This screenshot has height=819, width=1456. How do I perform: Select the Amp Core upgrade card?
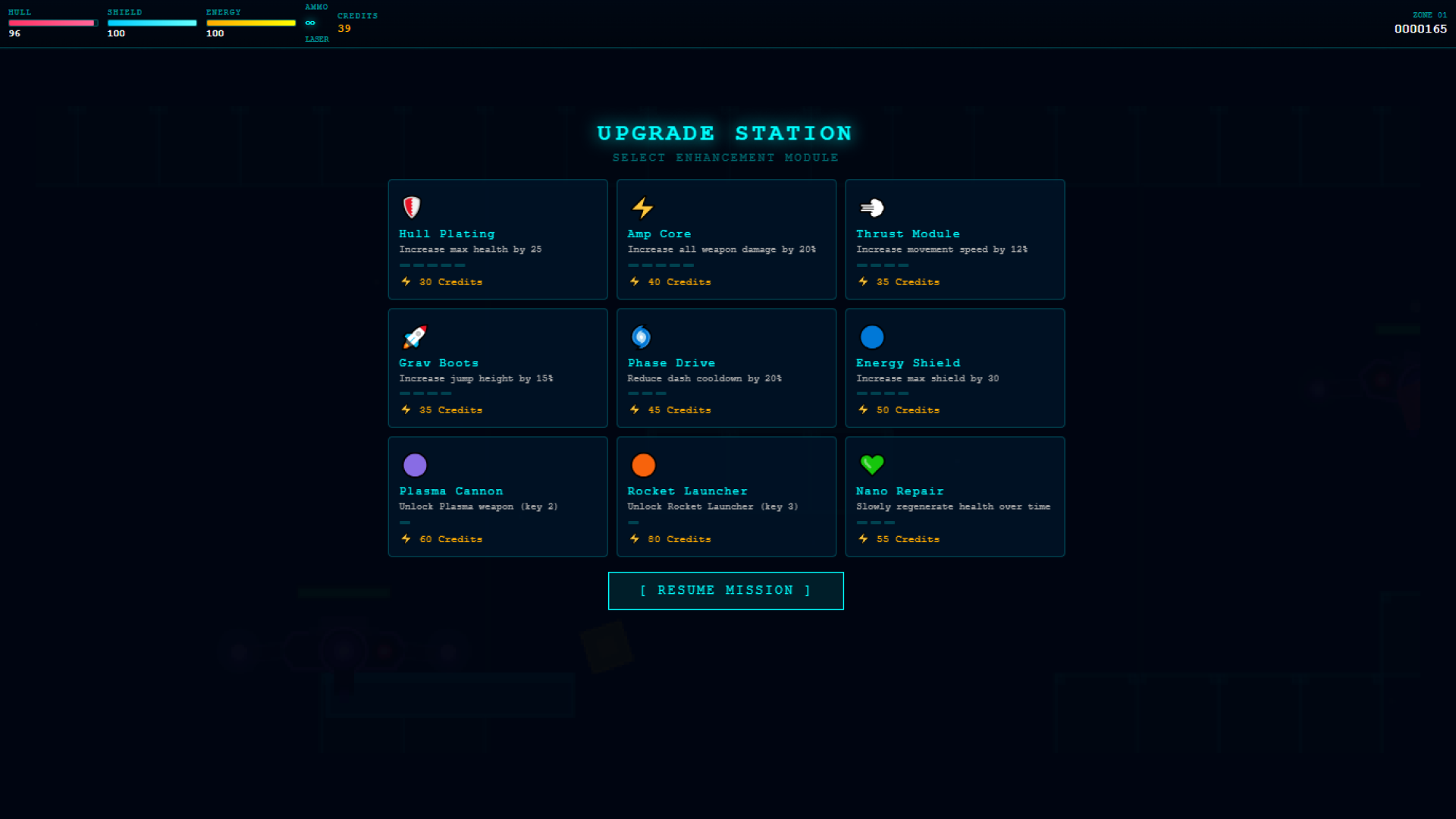click(726, 240)
